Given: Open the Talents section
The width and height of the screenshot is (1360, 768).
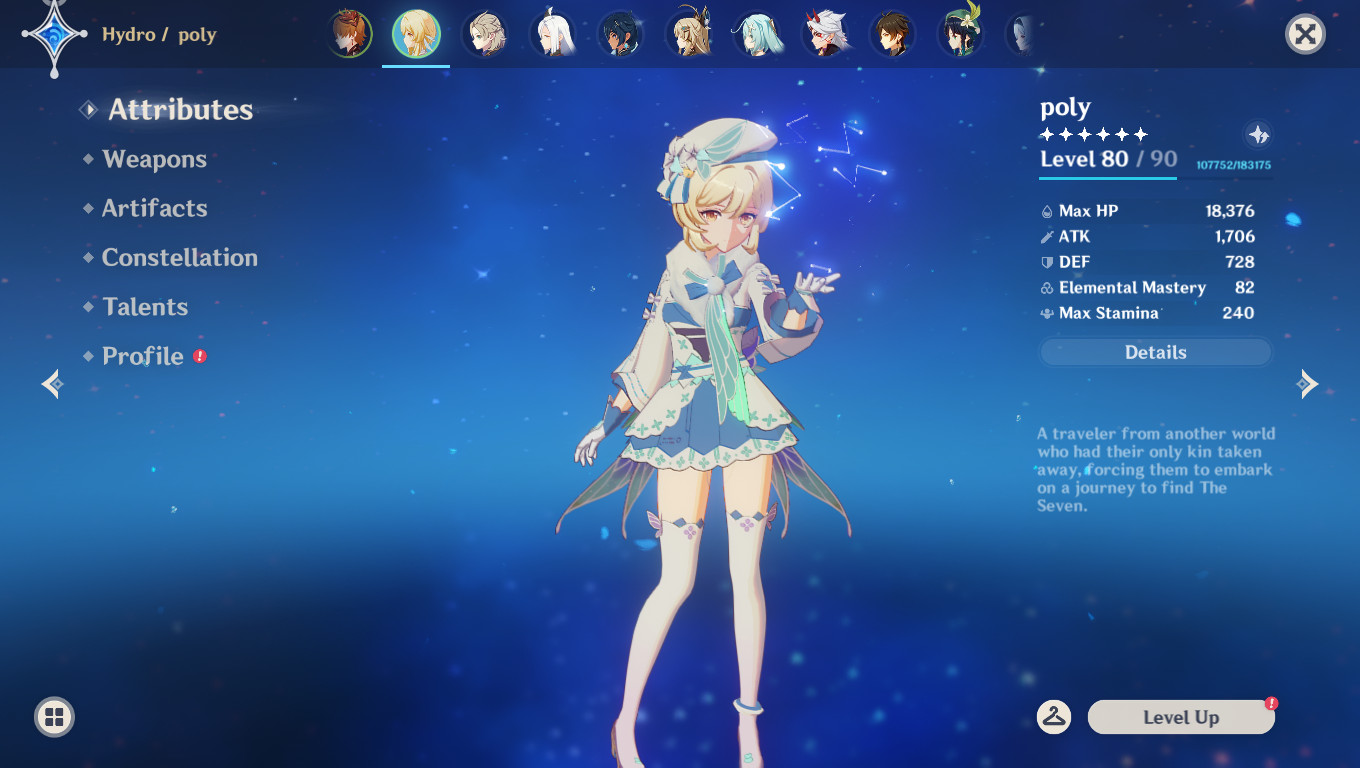Looking at the screenshot, I should [x=145, y=307].
